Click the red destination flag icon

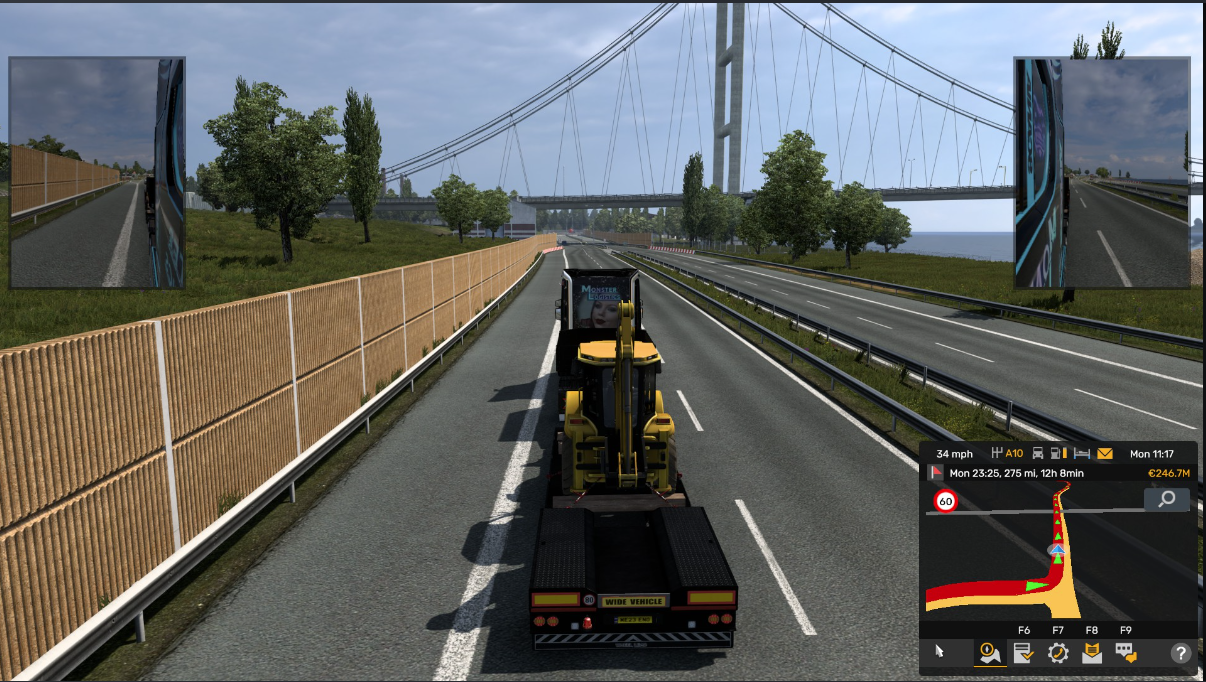937,473
